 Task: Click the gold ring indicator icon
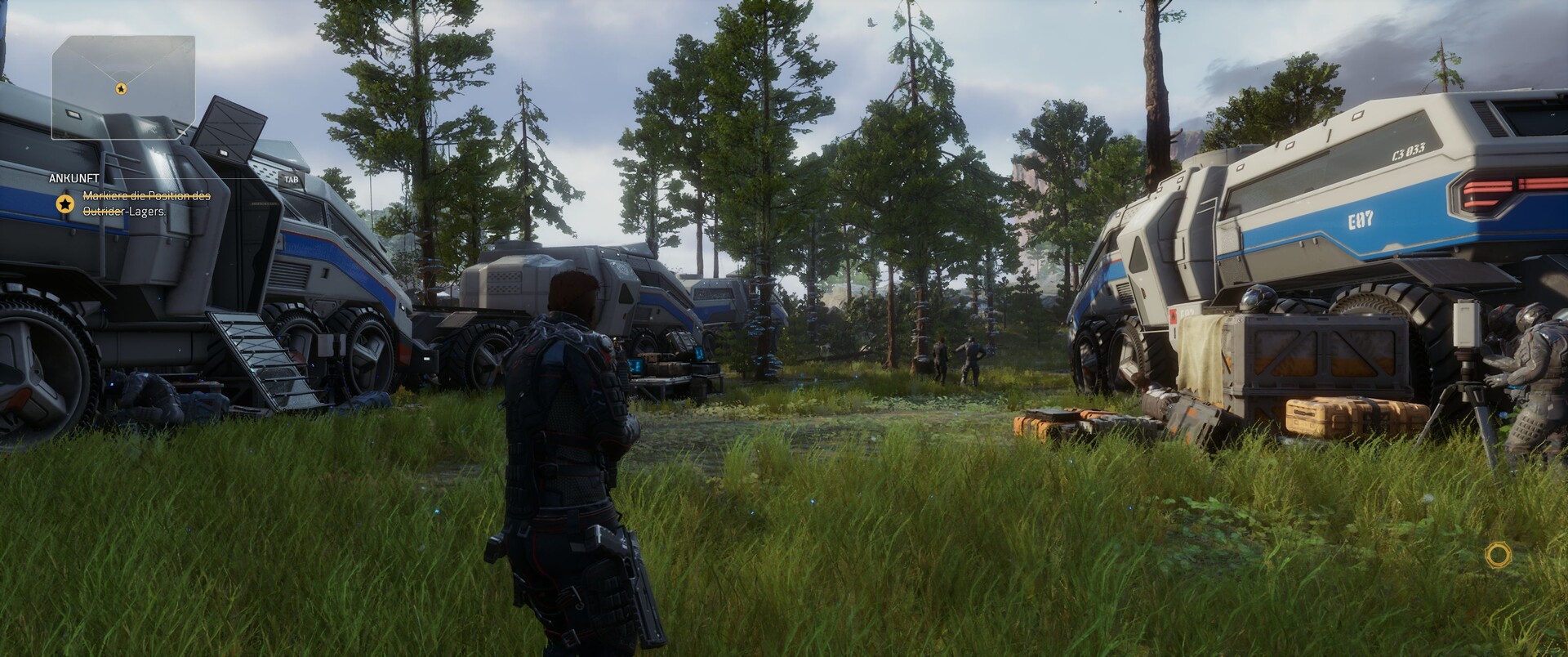click(1498, 556)
